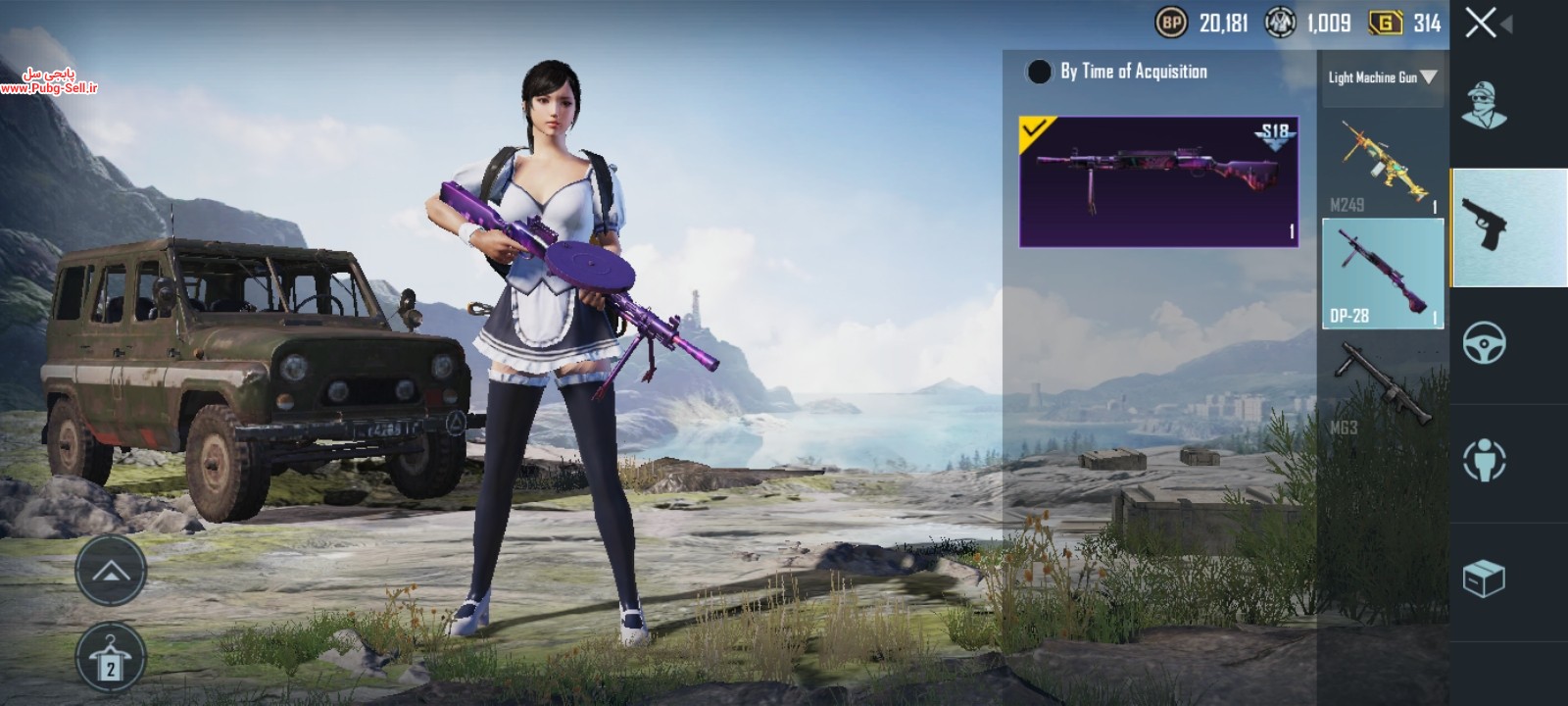Open the wardrobe hanger preset button
Screen dimensions: 1568x706
click(111, 659)
